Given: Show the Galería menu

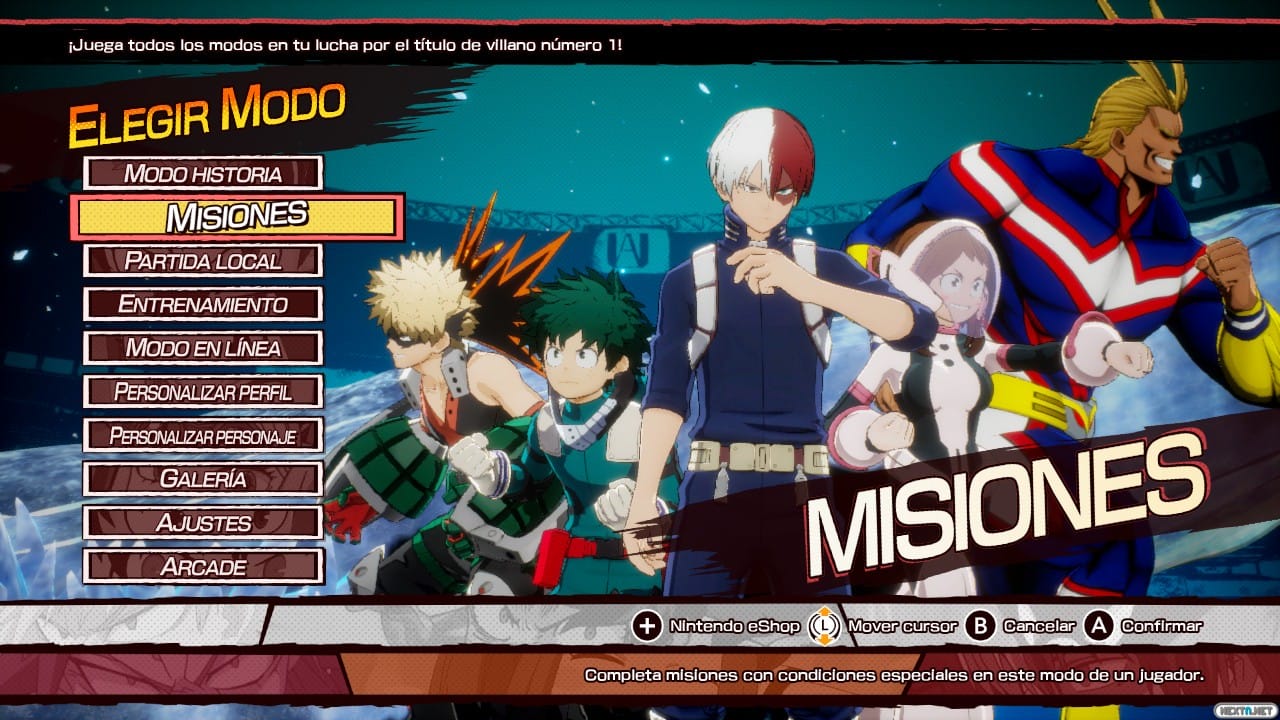Looking at the screenshot, I should click(x=203, y=478).
